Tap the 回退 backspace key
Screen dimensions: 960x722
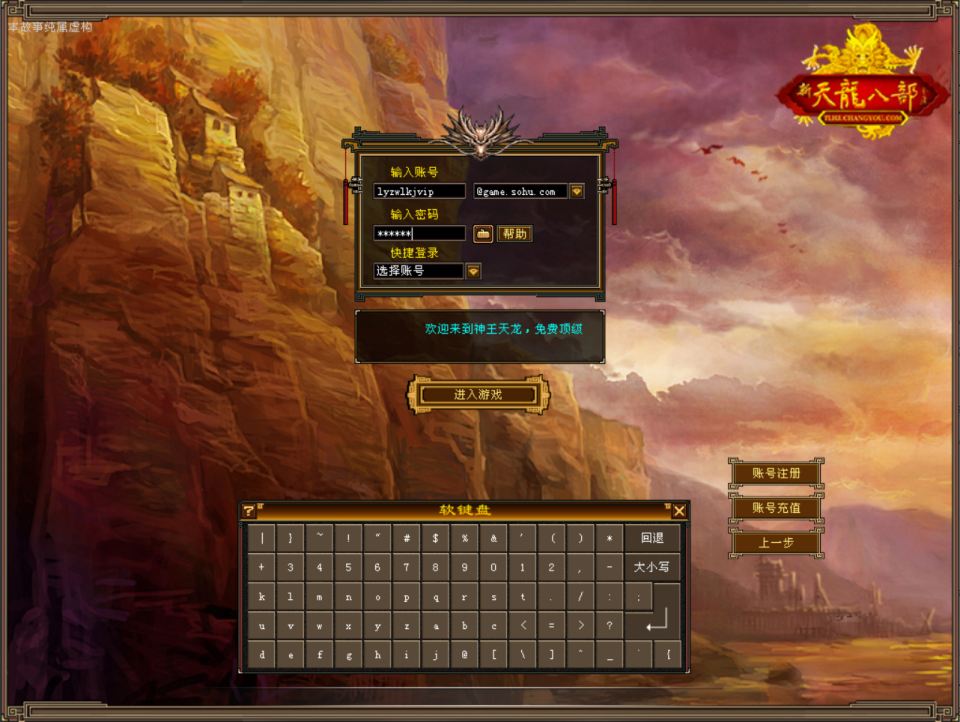click(x=652, y=538)
